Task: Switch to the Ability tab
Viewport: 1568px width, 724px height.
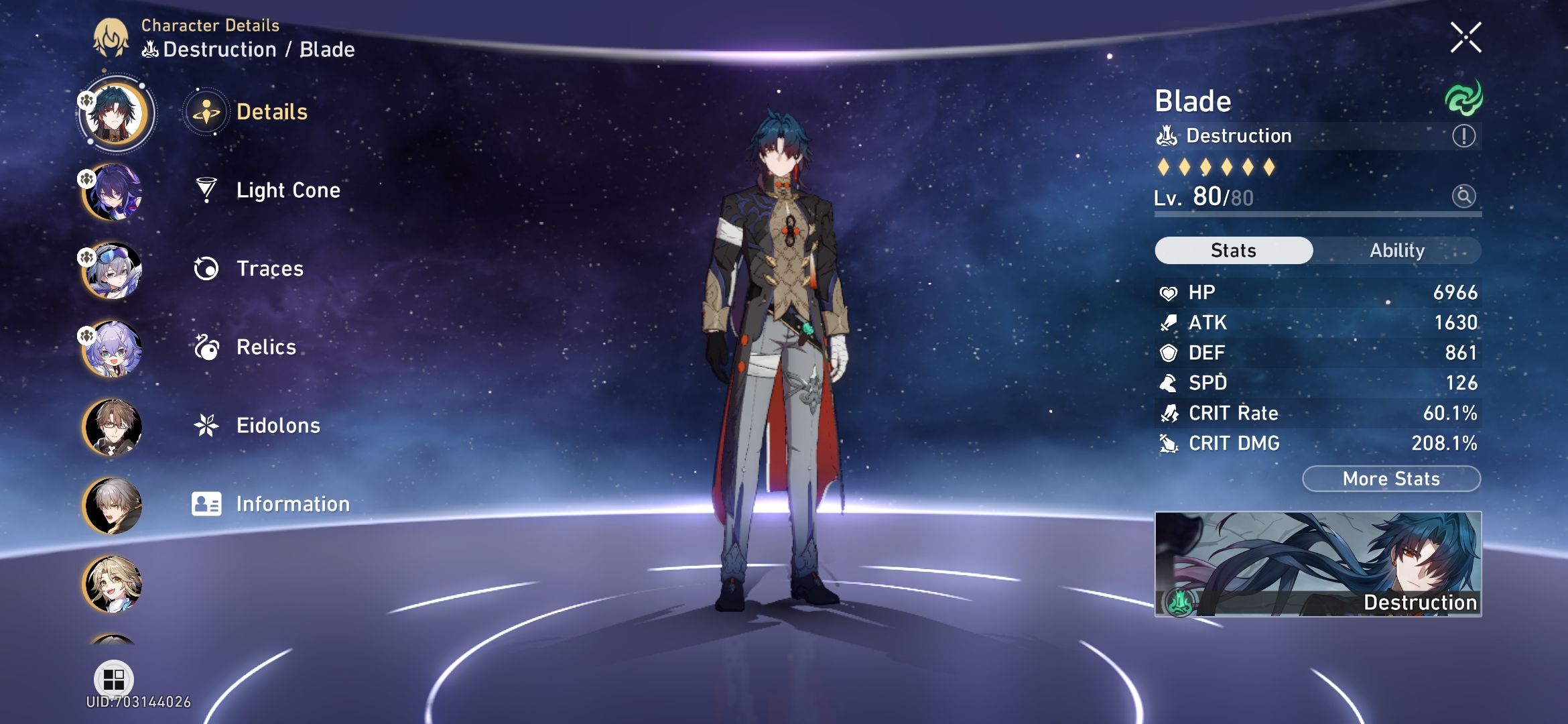Action: [1398, 250]
